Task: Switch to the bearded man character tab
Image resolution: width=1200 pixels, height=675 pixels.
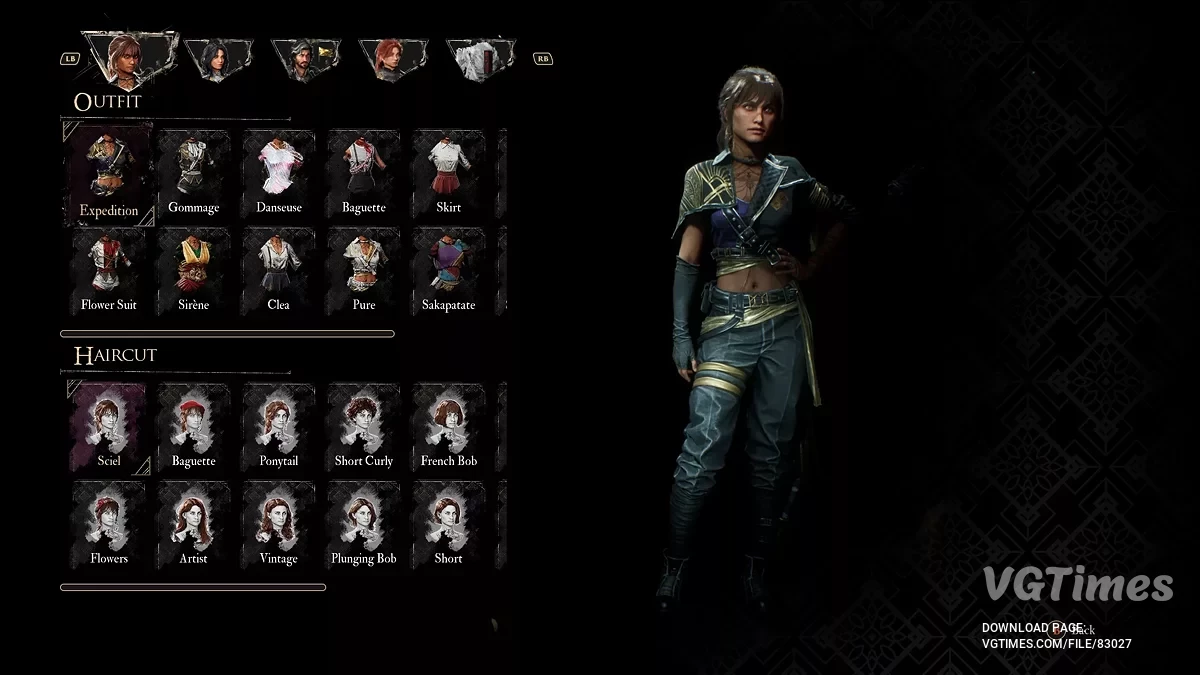Action: 305,59
